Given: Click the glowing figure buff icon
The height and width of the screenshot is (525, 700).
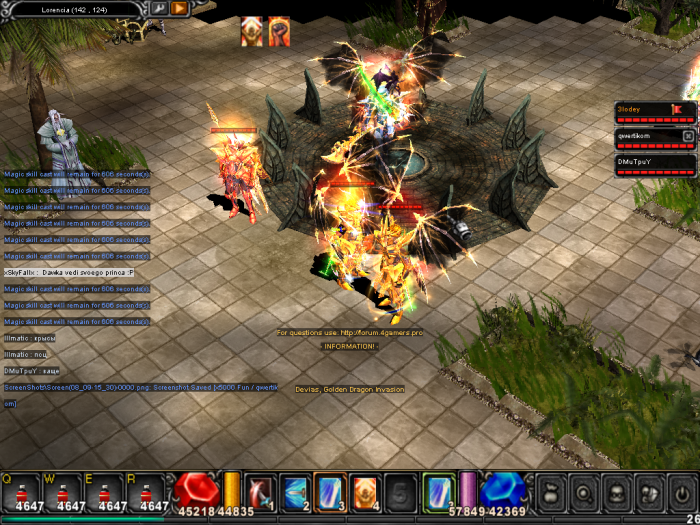Looking at the screenshot, I should [x=251, y=31].
